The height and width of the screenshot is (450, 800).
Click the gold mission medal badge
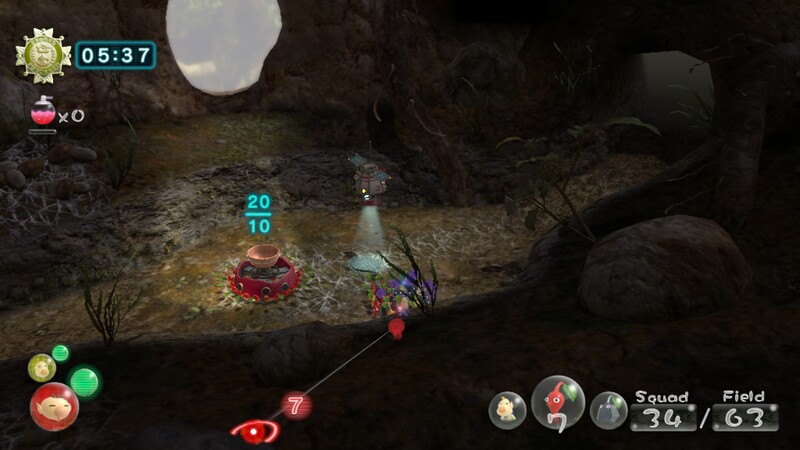pos(43,55)
